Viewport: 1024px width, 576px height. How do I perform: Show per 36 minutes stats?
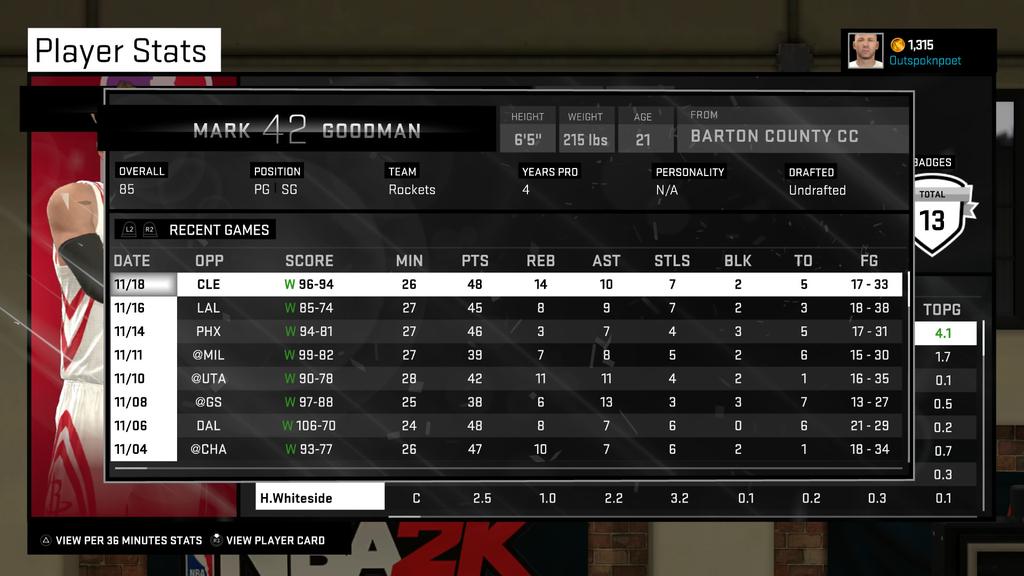point(128,540)
